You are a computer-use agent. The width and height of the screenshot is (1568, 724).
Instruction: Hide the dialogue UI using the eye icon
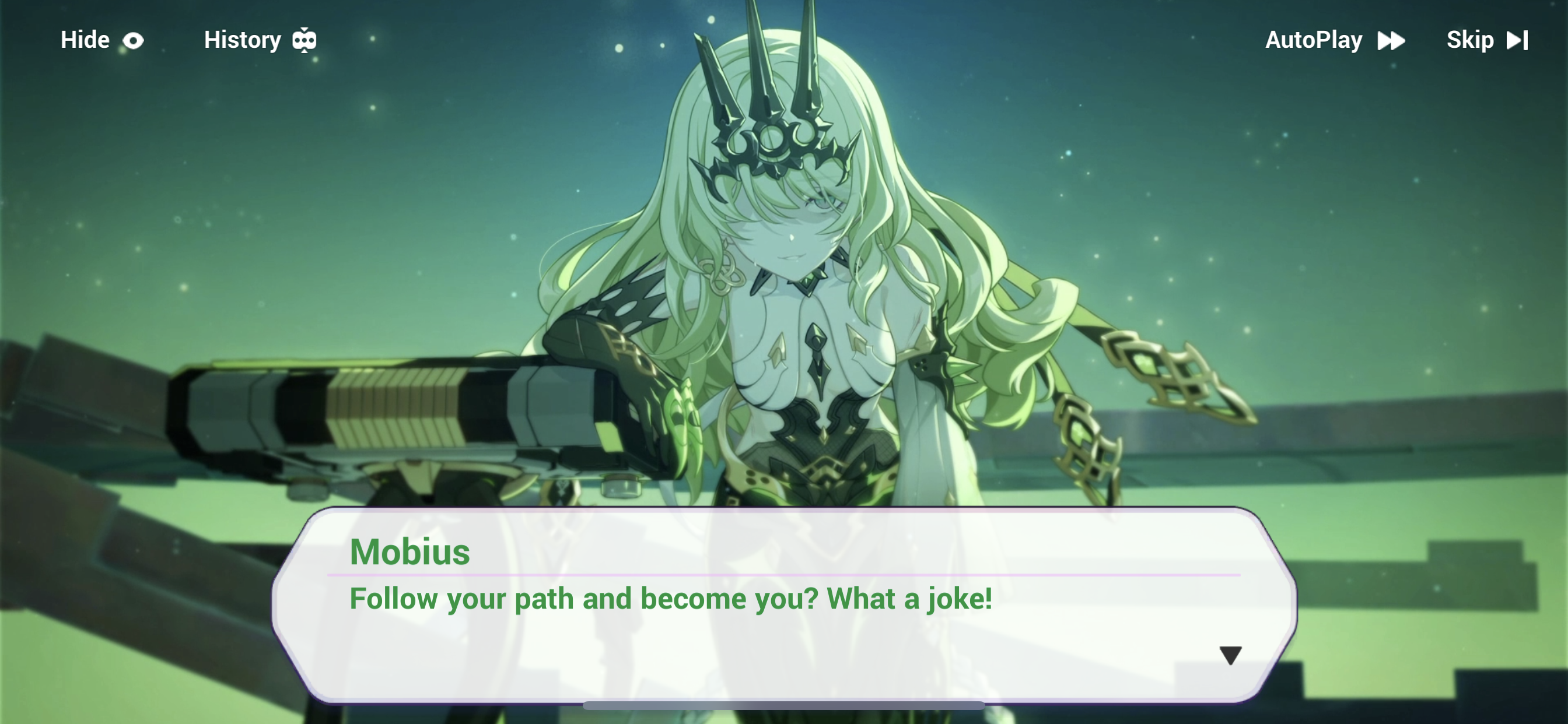134,40
